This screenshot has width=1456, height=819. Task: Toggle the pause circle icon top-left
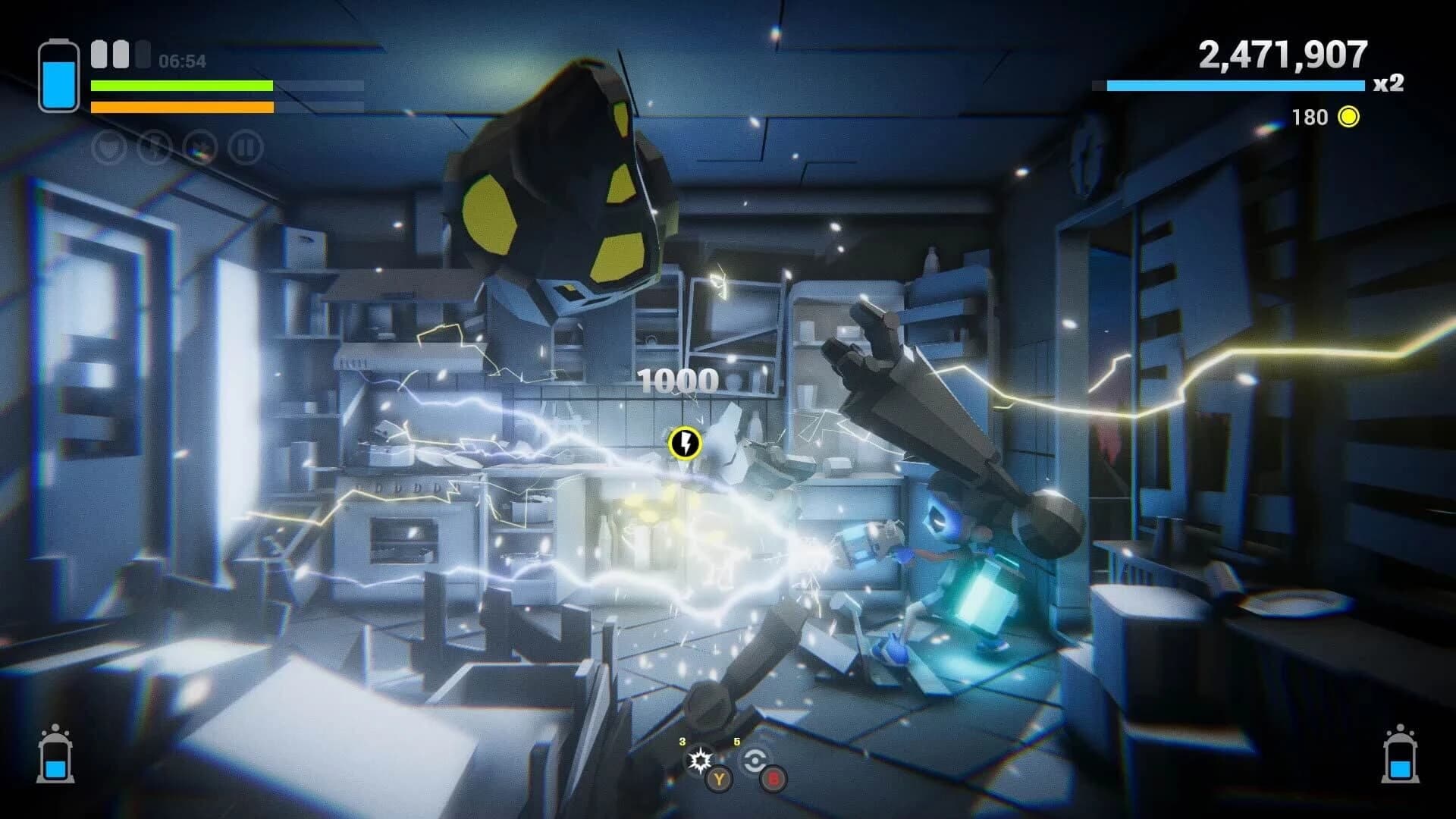click(x=243, y=148)
